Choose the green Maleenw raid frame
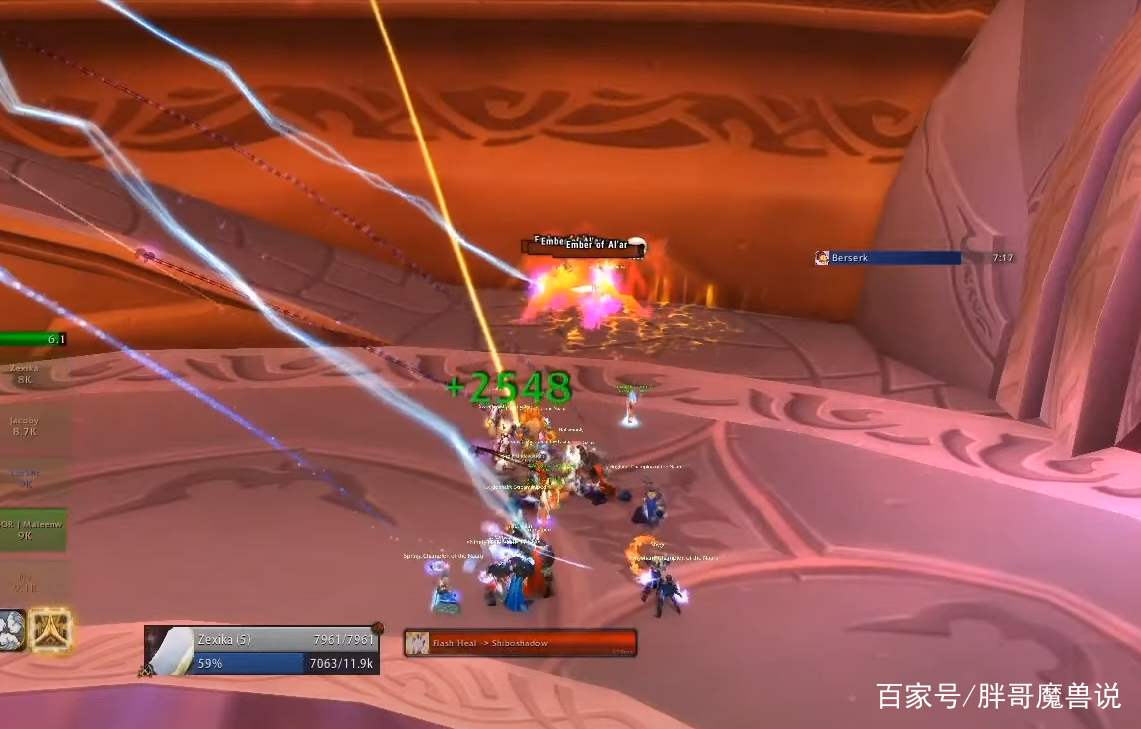Image resolution: width=1141 pixels, height=729 pixels. click(32, 529)
